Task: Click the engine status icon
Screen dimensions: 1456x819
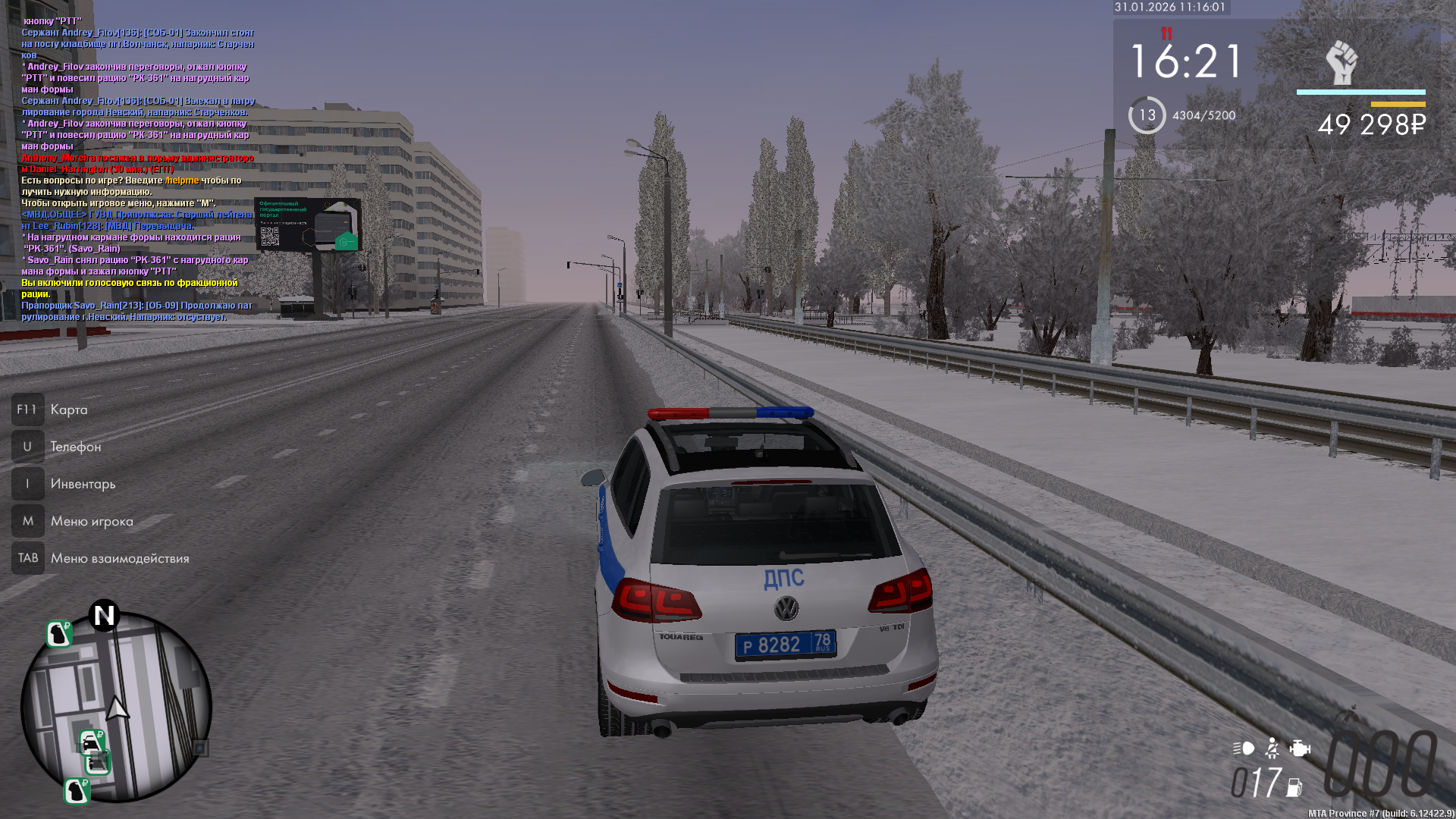Action: click(x=1300, y=748)
